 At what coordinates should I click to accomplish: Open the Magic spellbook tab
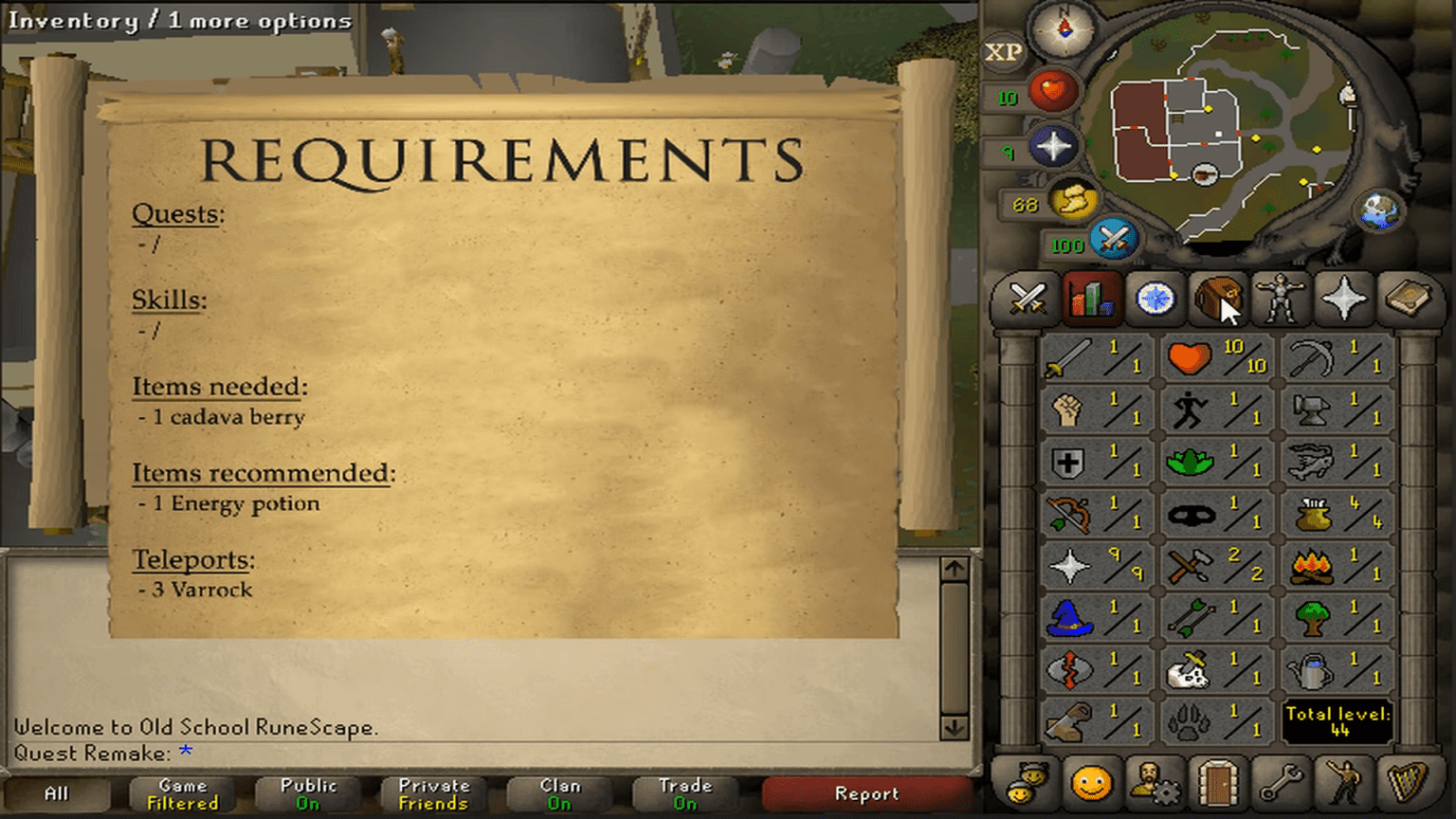click(x=1407, y=299)
